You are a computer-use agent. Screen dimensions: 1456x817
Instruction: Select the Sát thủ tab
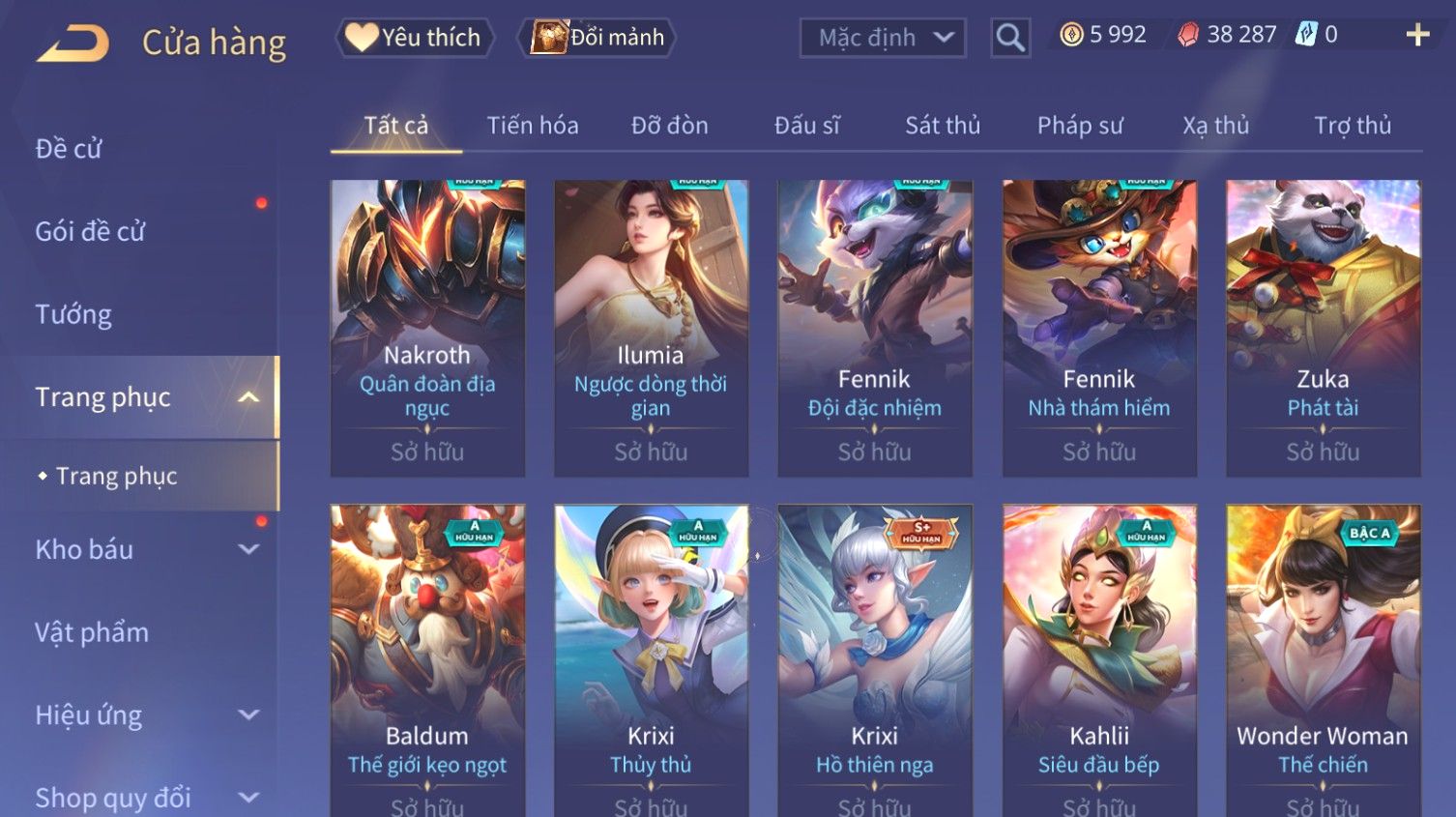[943, 126]
